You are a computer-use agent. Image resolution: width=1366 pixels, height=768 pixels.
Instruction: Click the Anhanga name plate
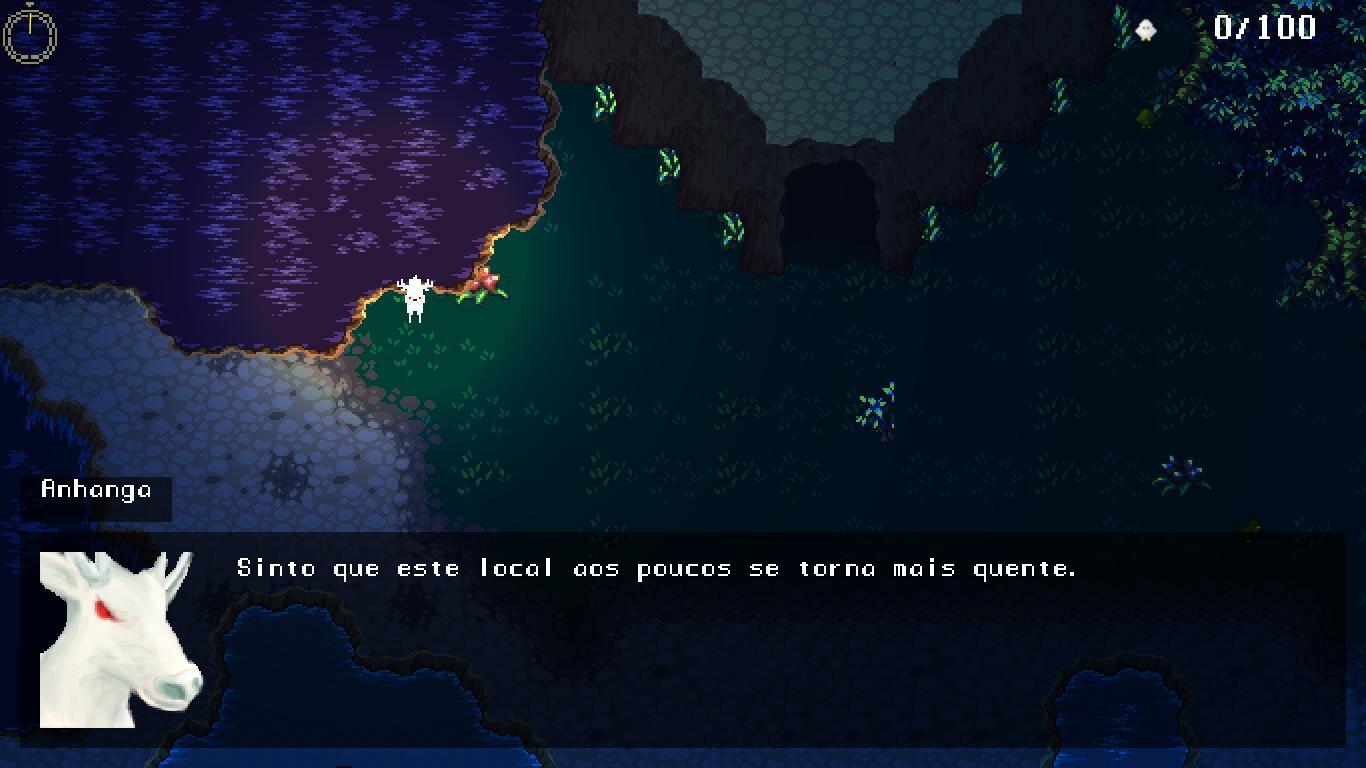(x=95, y=491)
